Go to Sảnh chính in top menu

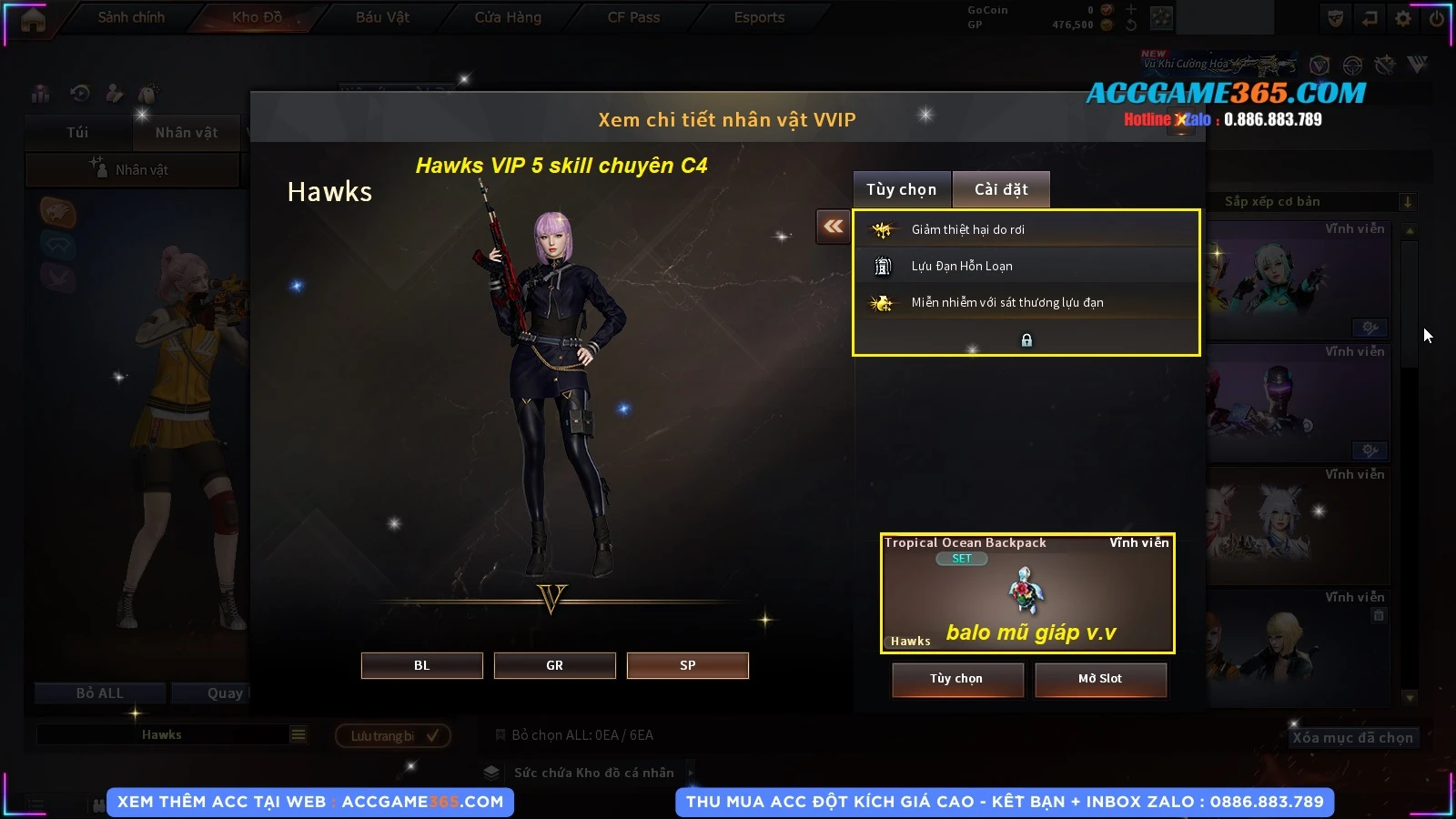pos(131,17)
